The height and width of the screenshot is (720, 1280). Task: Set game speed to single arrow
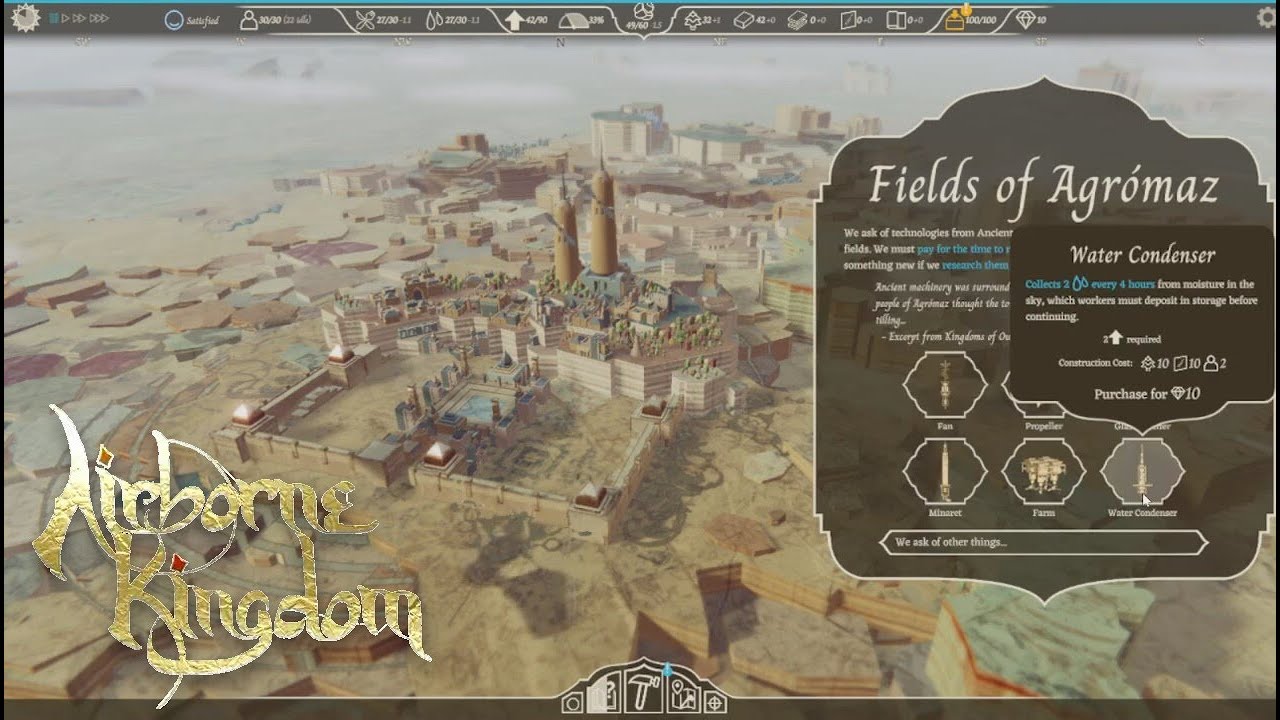(65, 19)
